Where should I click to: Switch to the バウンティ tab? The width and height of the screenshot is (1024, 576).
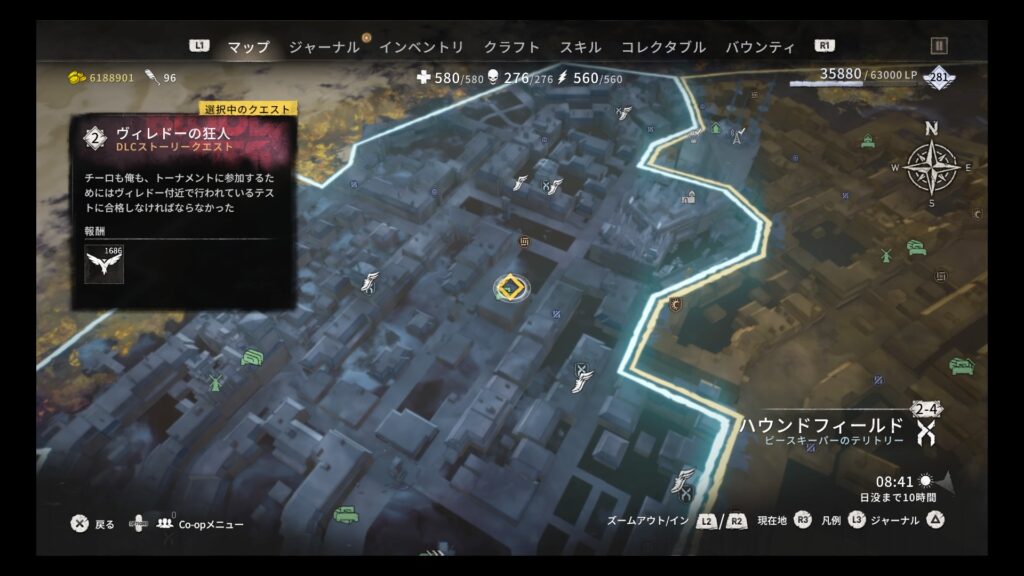760,47
